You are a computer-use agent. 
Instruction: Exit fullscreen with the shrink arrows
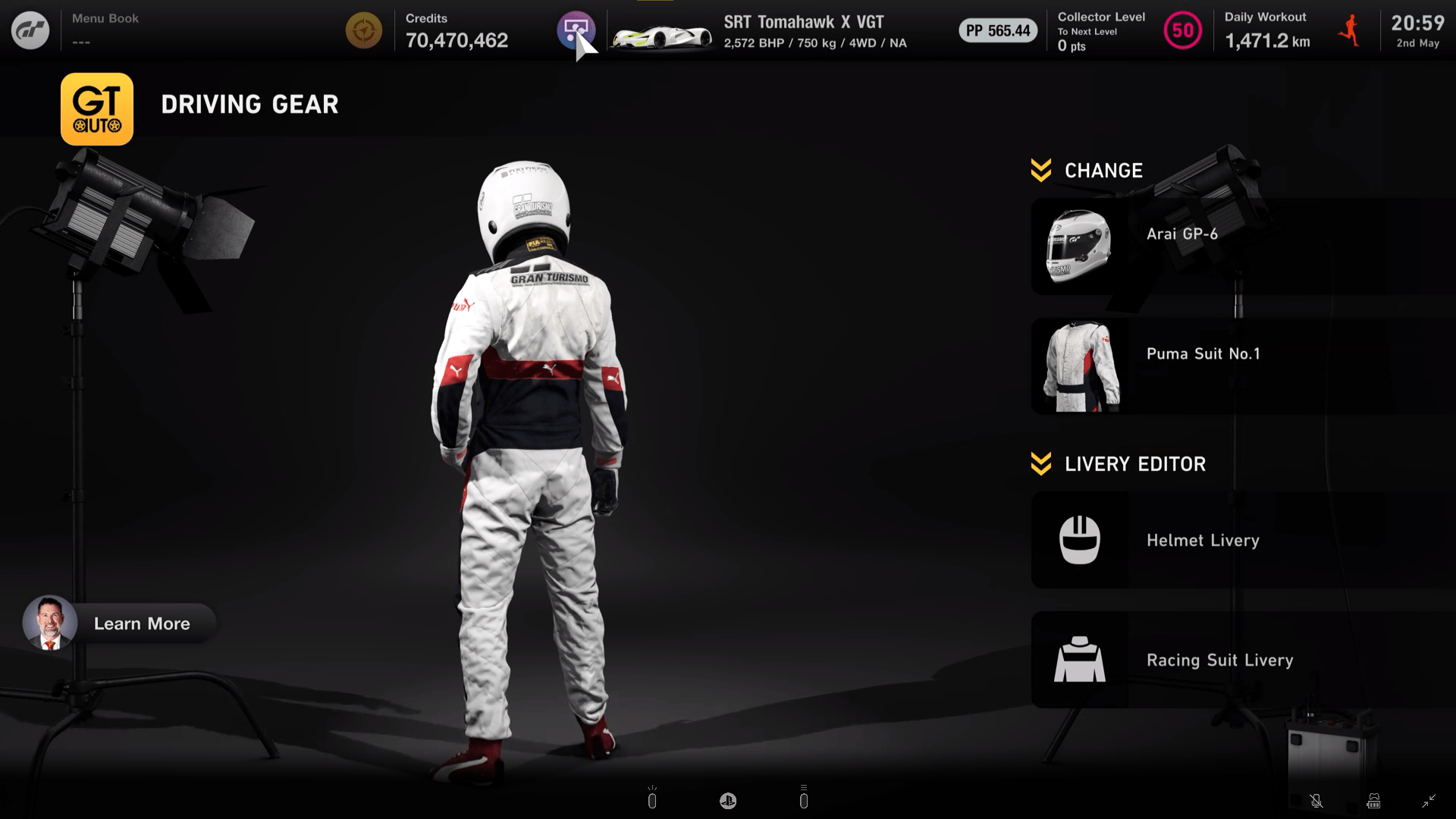tap(1429, 801)
